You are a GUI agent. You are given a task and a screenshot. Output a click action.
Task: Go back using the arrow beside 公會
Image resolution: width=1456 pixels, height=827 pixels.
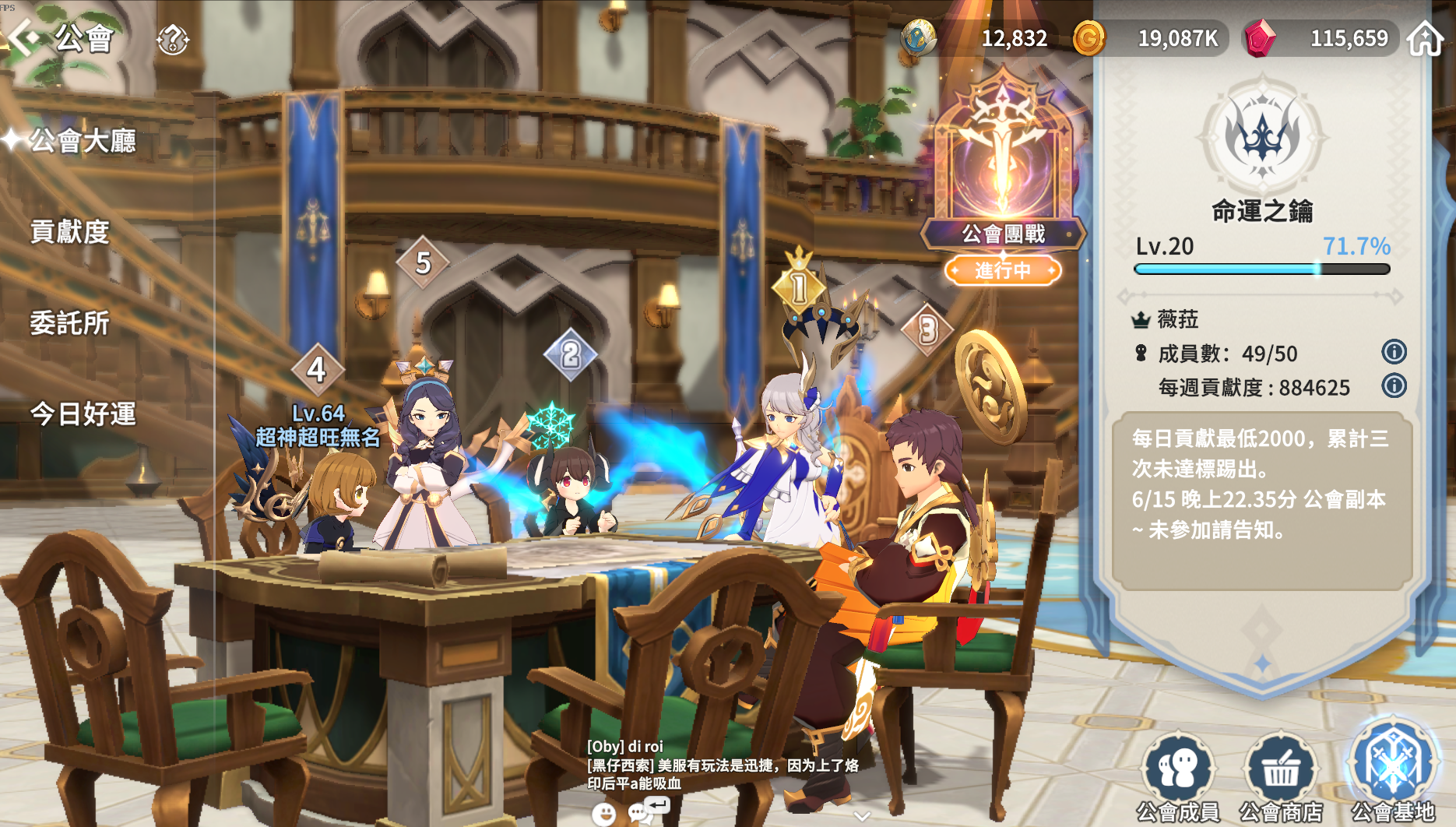click(23, 37)
